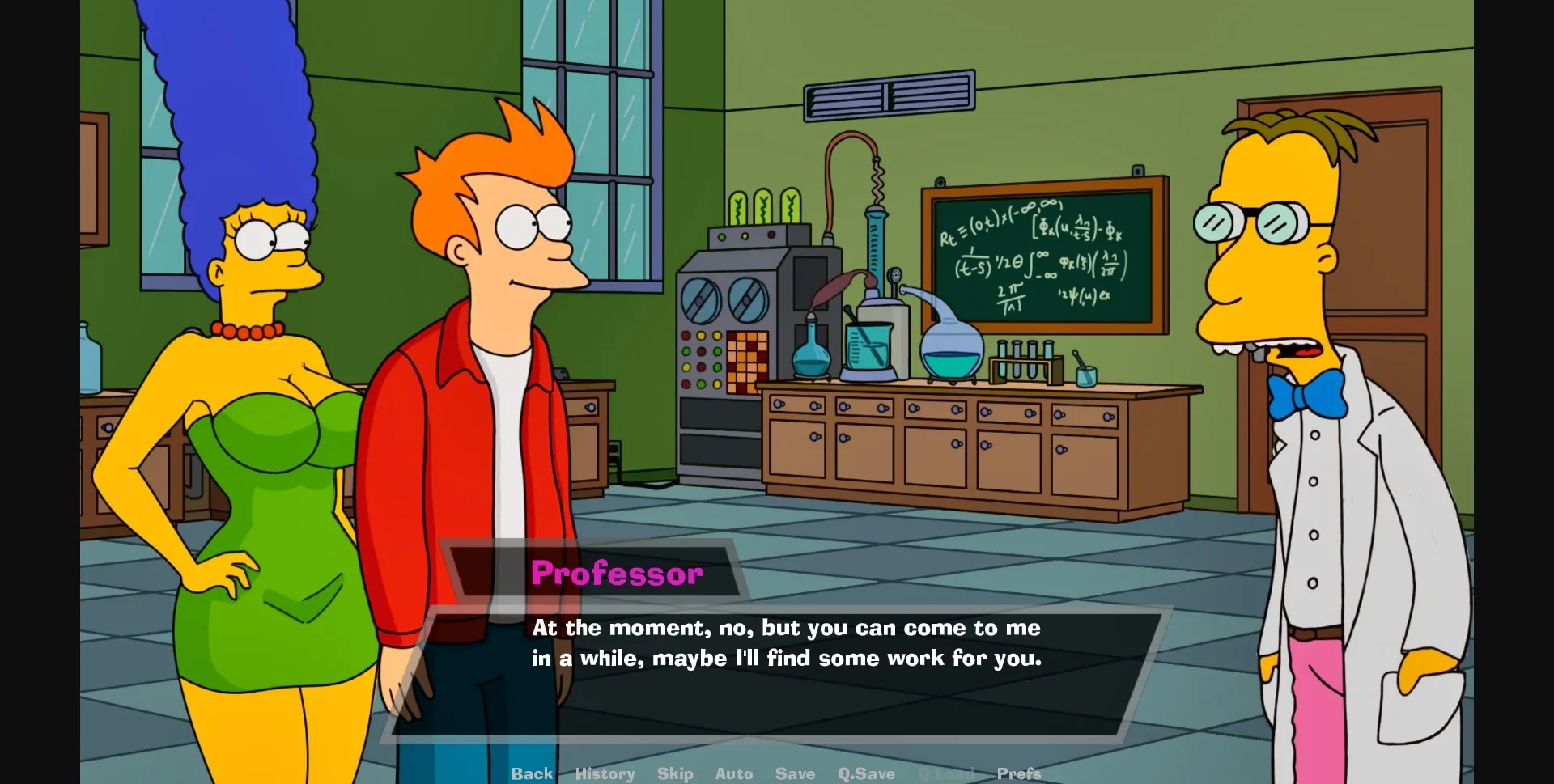The image size is (1554, 784).
Task: Open the Save game menu
Action: [795, 773]
